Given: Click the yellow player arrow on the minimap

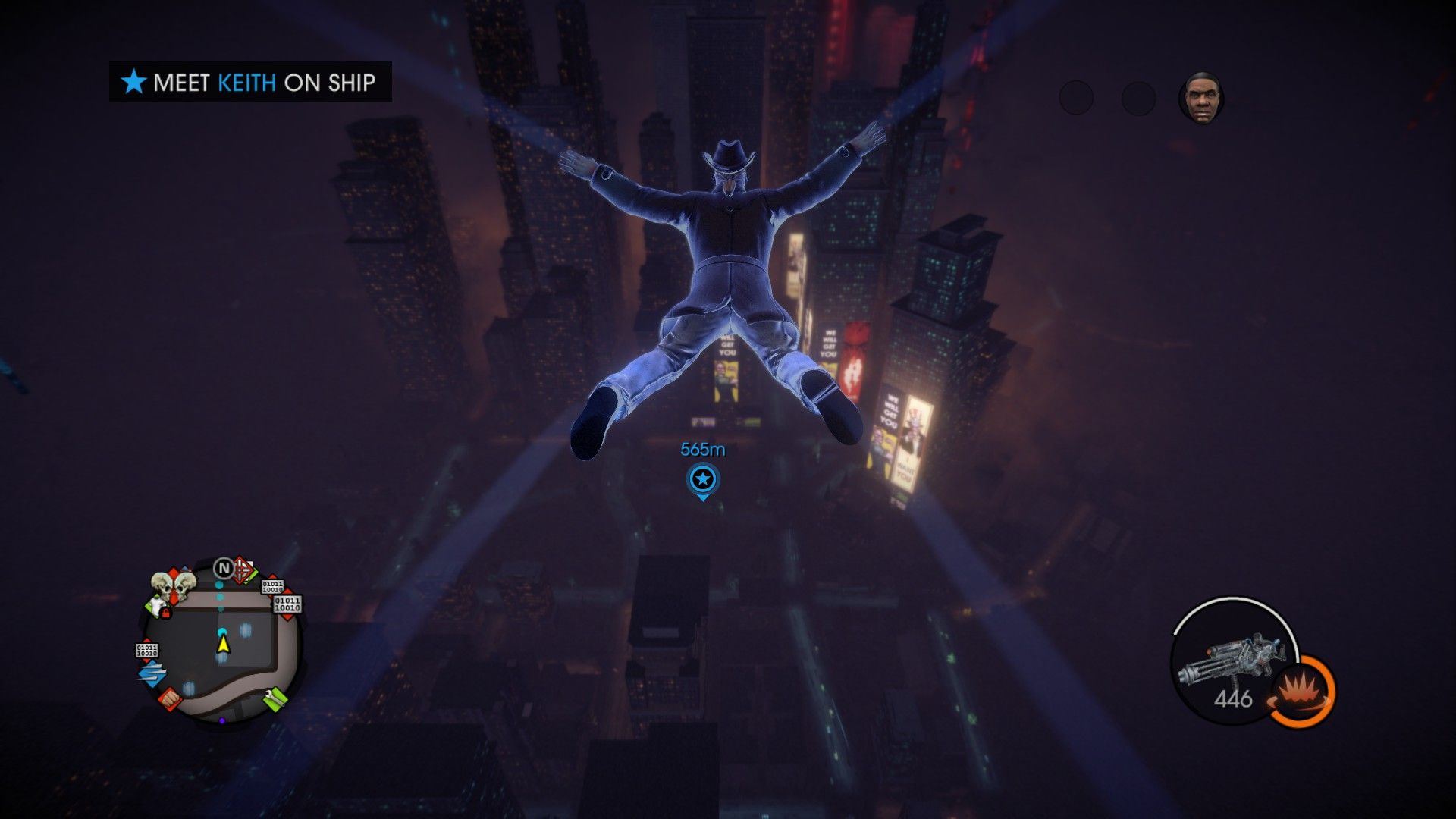Looking at the screenshot, I should 223,645.
